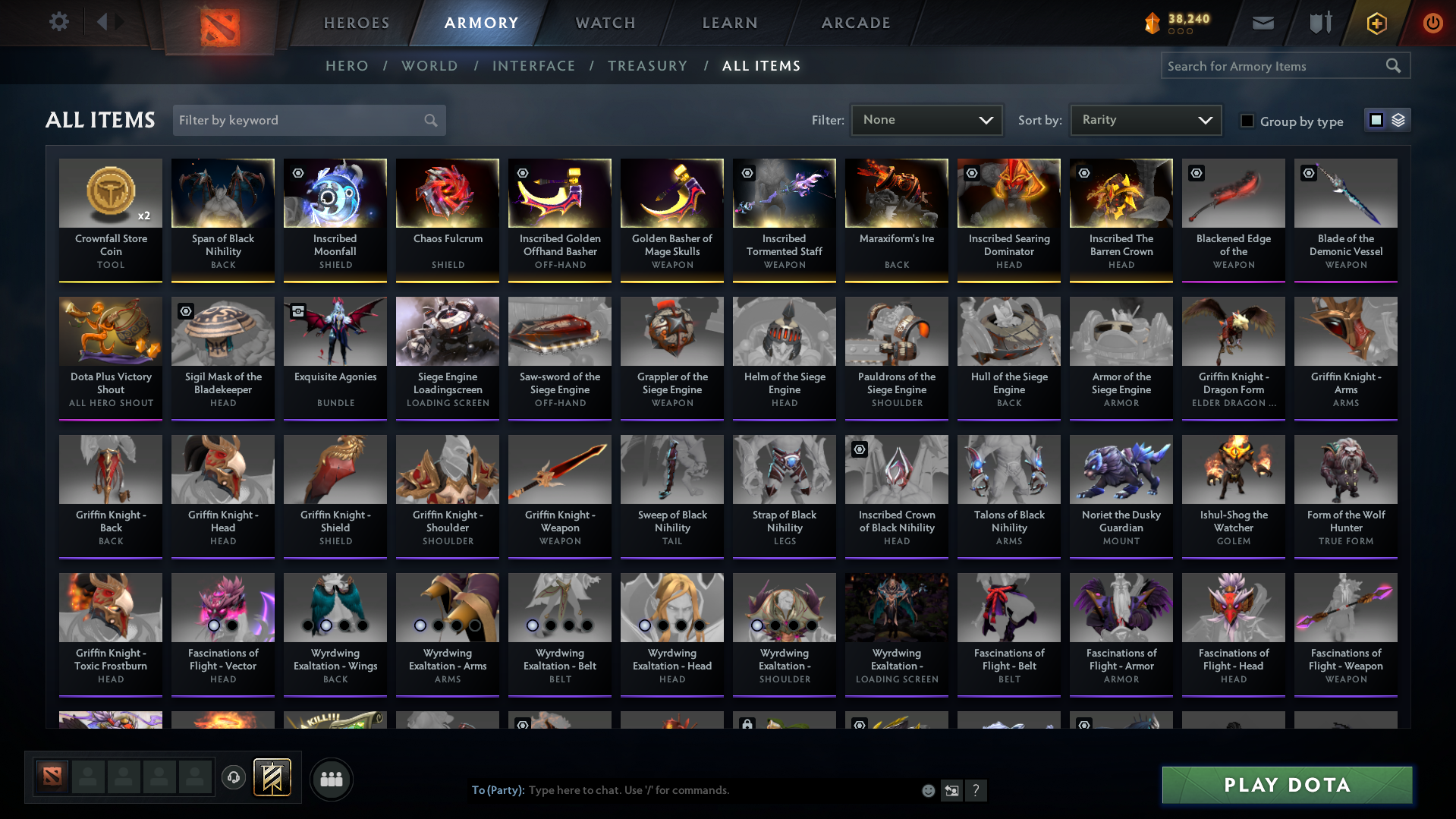The width and height of the screenshot is (1456, 819).
Task: Click the shield and sword armory icon
Action: click(x=1319, y=23)
